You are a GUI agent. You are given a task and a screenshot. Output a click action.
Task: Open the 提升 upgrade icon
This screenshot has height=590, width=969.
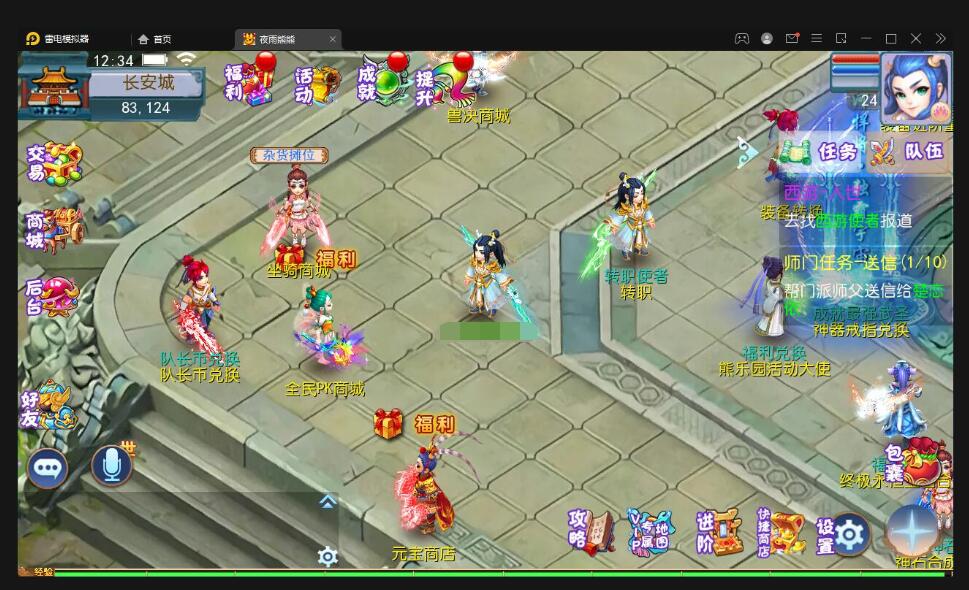[441, 82]
